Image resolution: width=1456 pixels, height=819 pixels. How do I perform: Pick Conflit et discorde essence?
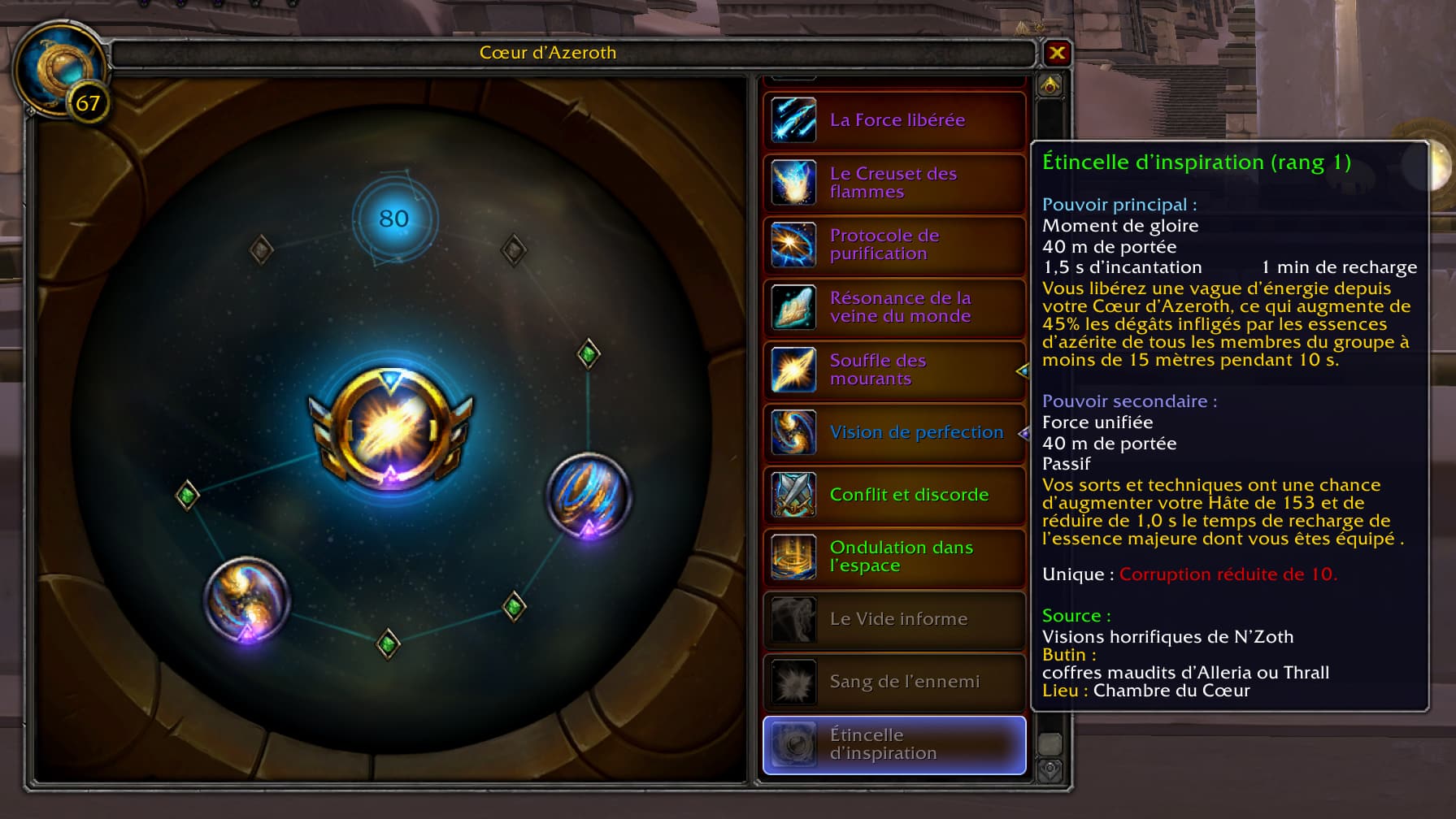[x=894, y=495]
